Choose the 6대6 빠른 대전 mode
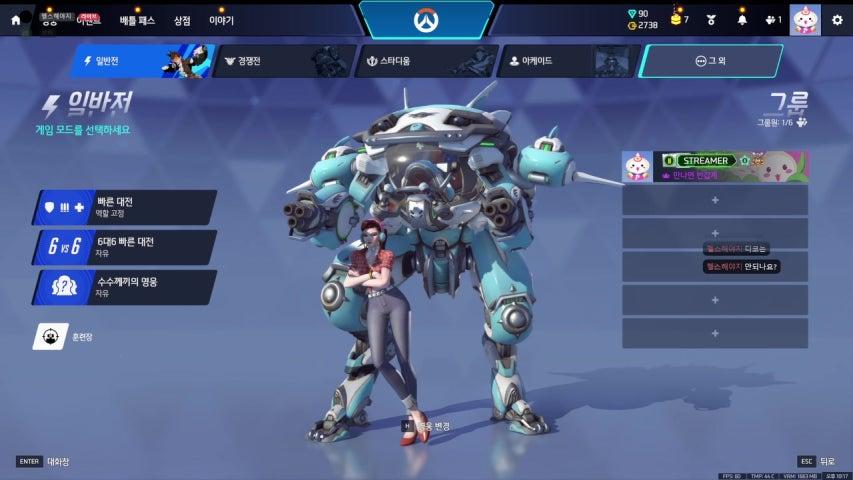Viewport: 853px width, 480px height. [126, 246]
